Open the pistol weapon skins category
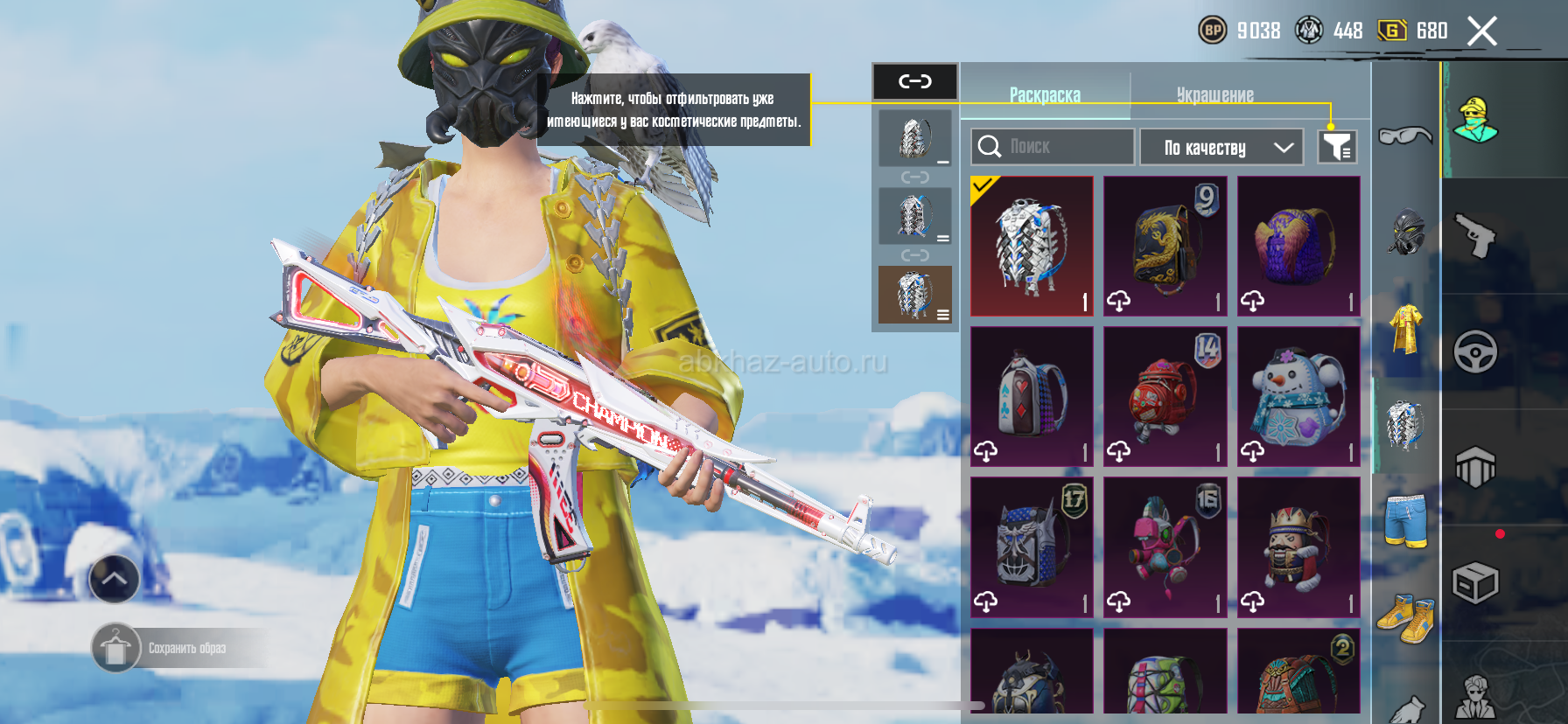1568x724 pixels. pyautogui.click(x=1476, y=236)
